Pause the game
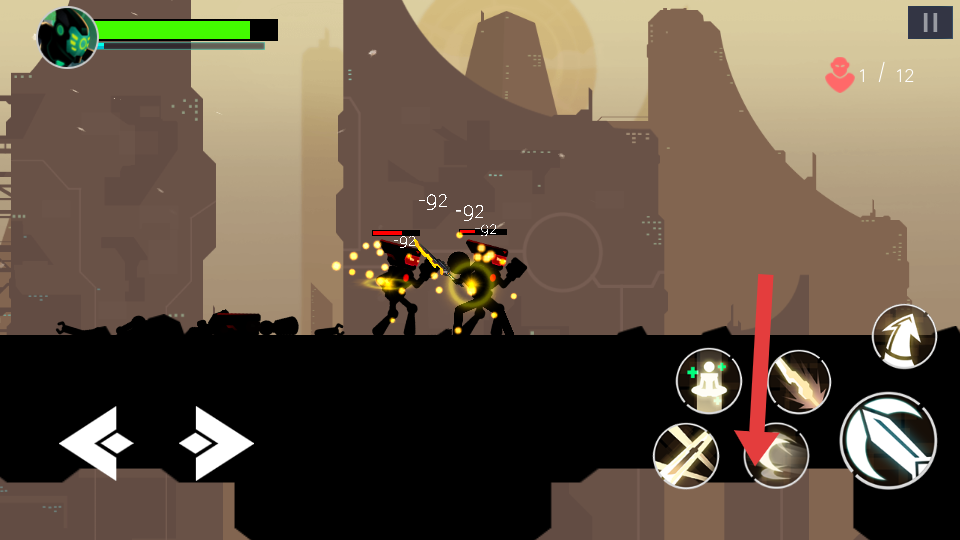The width and height of the screenshot is (960, 540). pos(930,22)
